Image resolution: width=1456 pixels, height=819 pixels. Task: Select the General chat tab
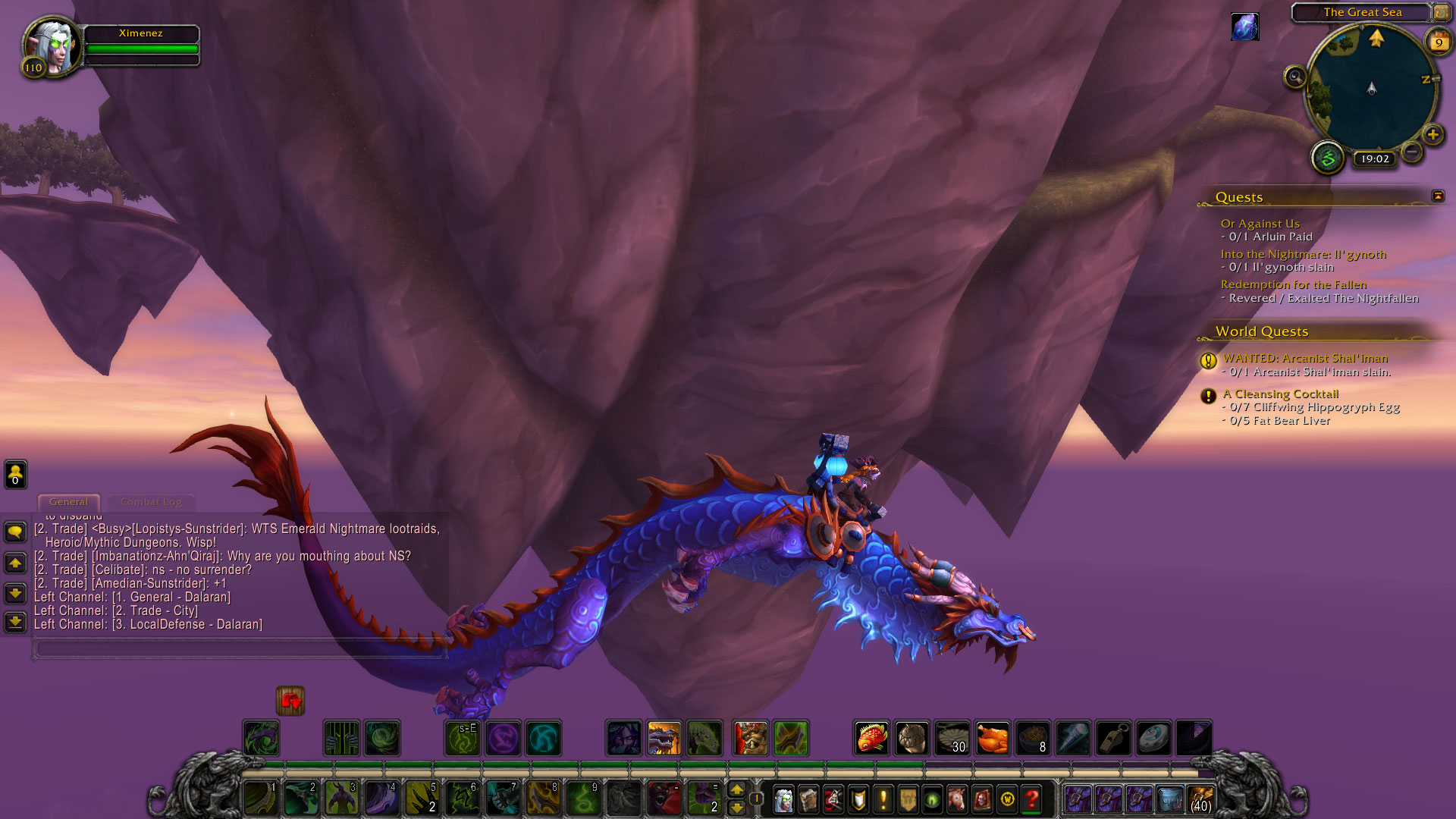pos(68,502)
